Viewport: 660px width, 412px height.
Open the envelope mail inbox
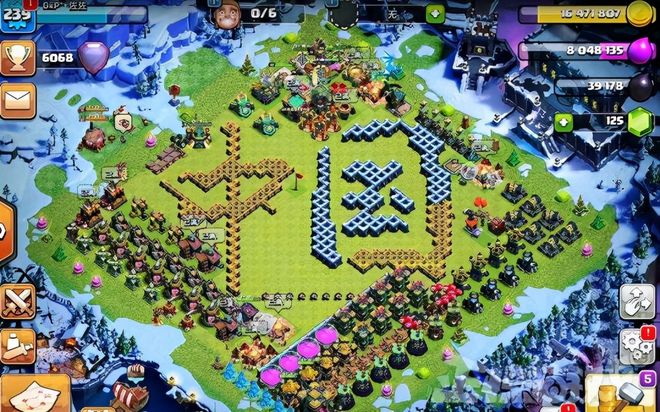point(15,99)
